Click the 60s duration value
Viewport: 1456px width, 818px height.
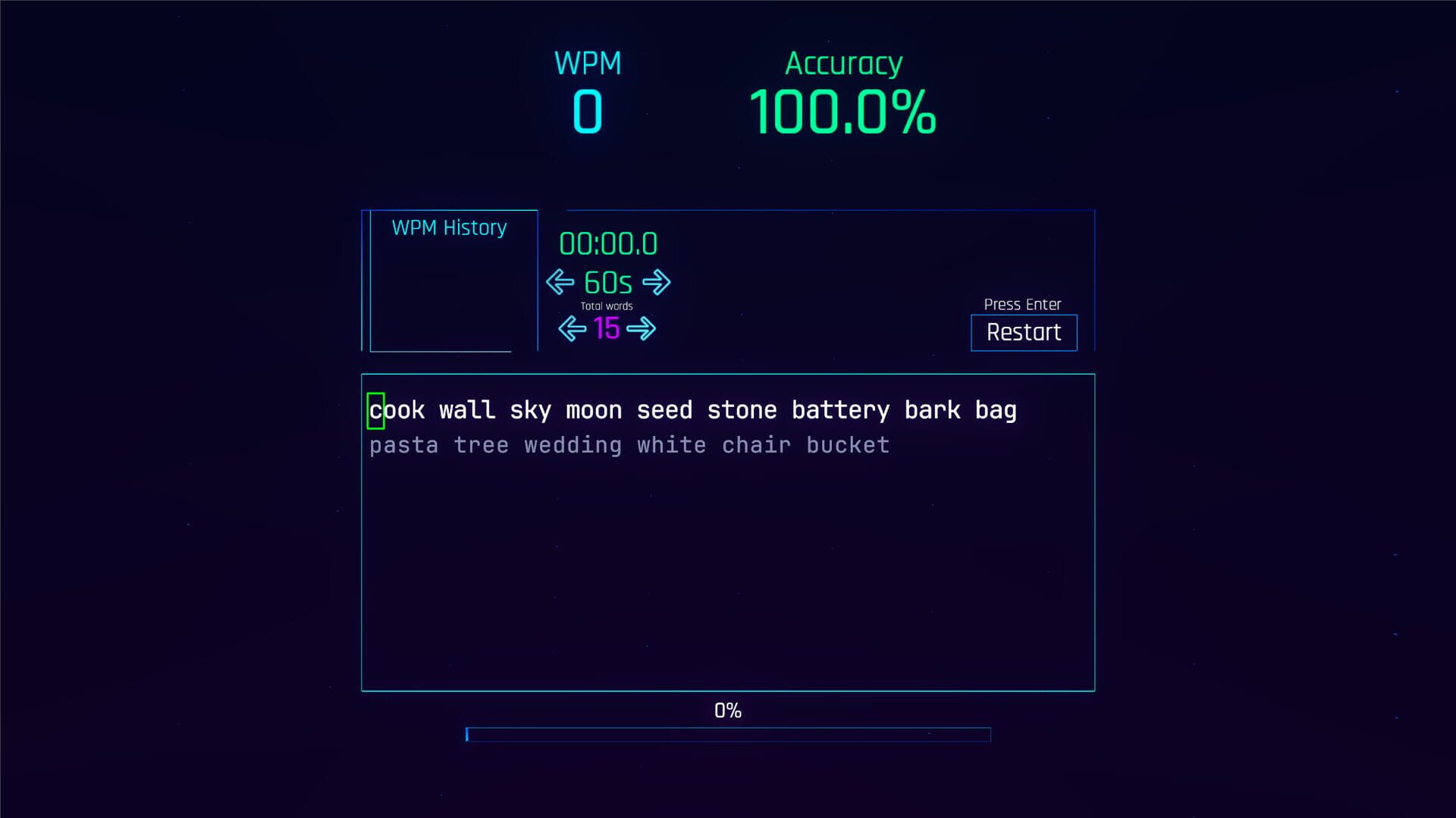(607, 282)
